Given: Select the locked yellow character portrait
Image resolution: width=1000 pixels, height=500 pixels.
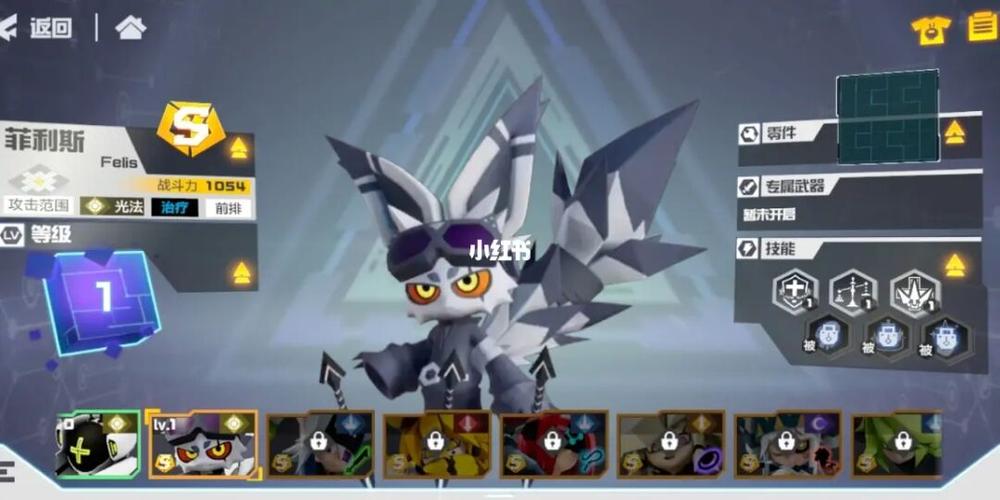Looking at the screenshot, I should coord(436,443).
